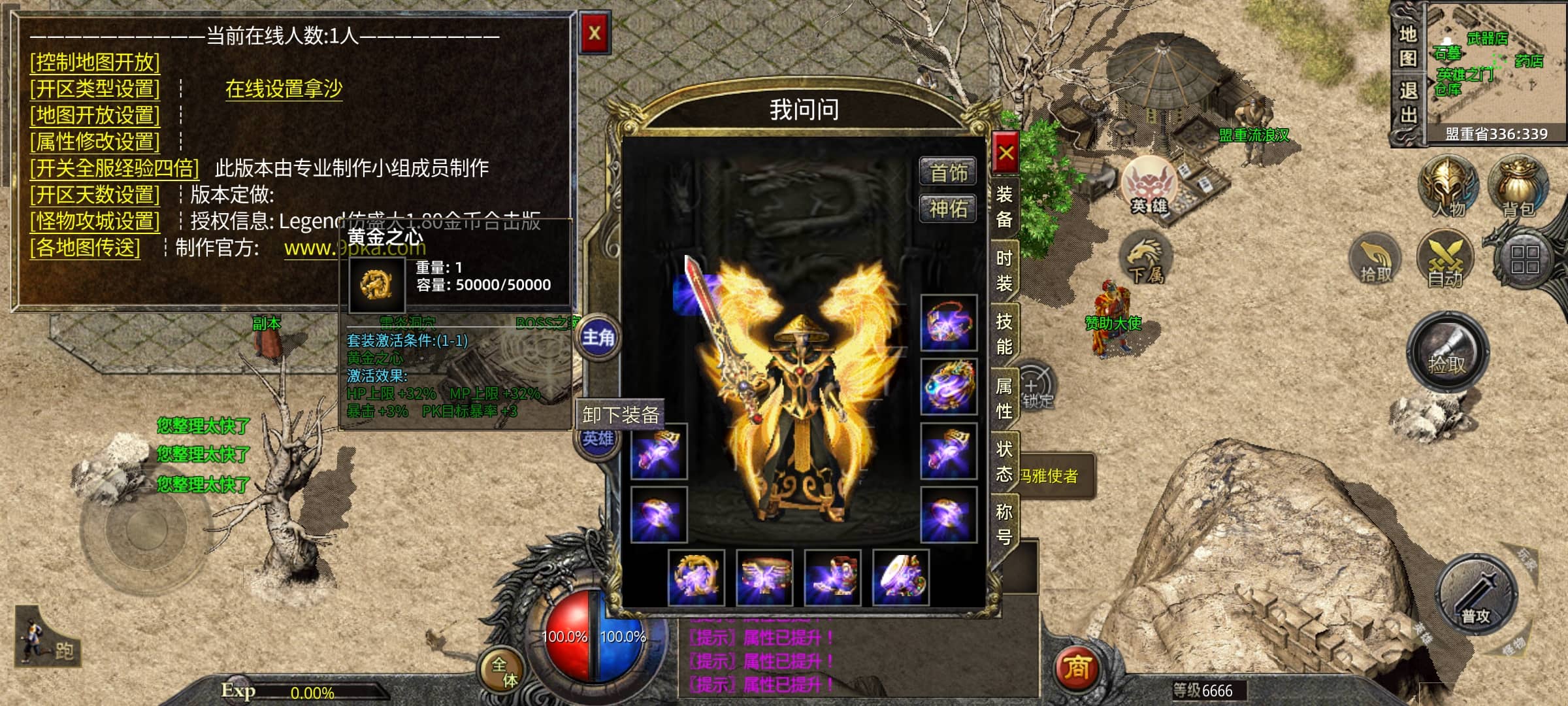Toggle 开关全服经验四倍 option
Screen dimensions: 1568x706
coord(114,168)
